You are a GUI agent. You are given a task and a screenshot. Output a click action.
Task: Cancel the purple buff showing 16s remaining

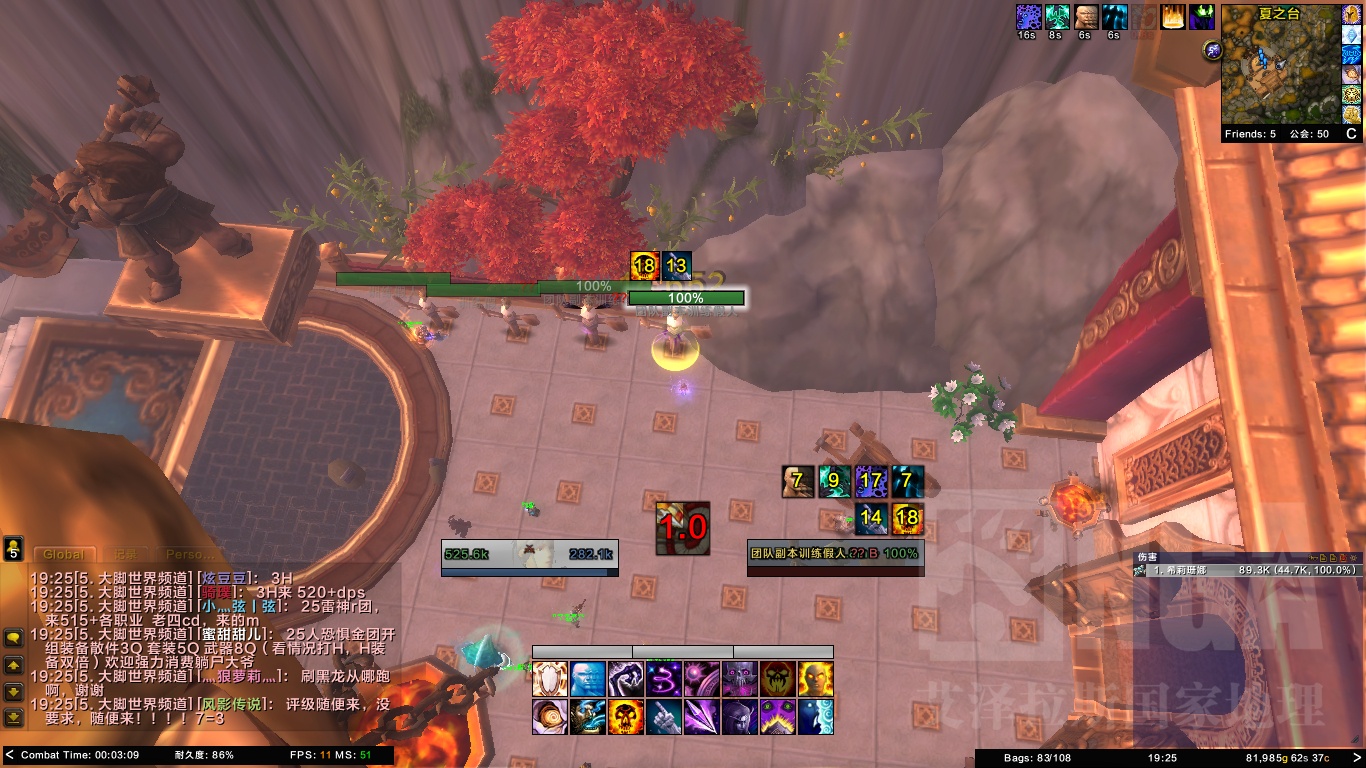(x=1029, y=17)
